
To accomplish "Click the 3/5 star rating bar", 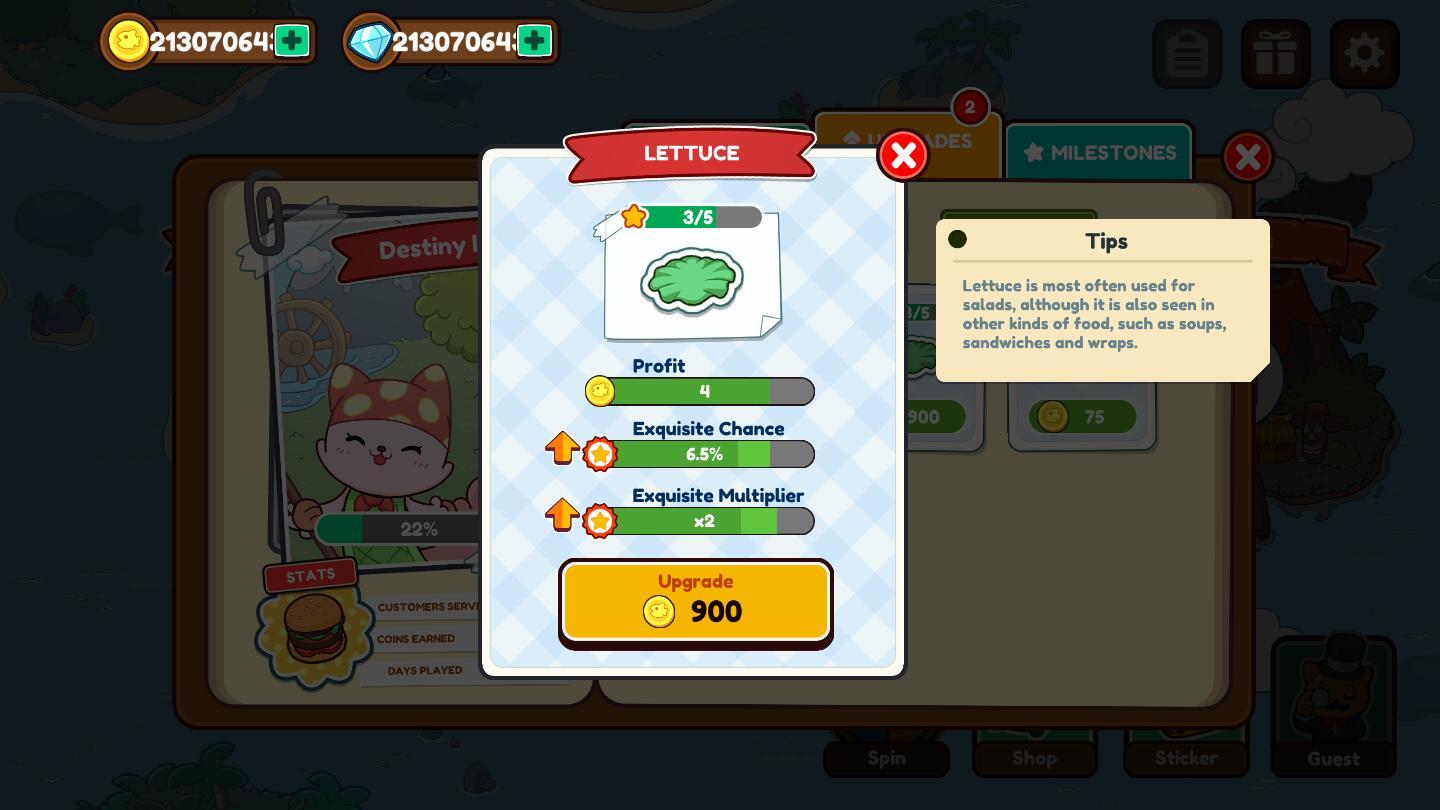I will (697, 217).
